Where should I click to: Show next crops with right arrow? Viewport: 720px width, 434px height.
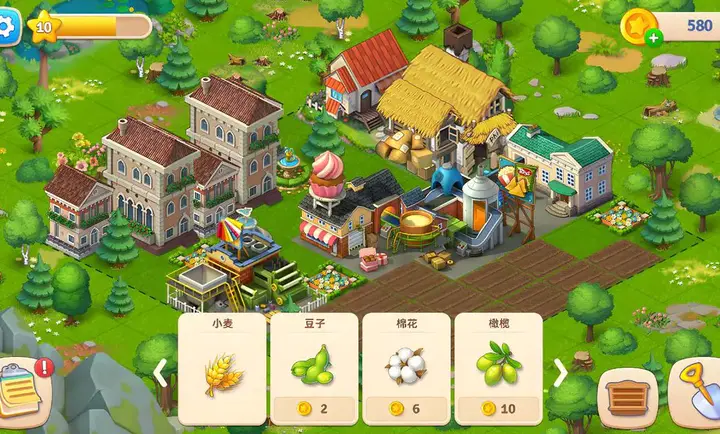(x=561, y=373)
